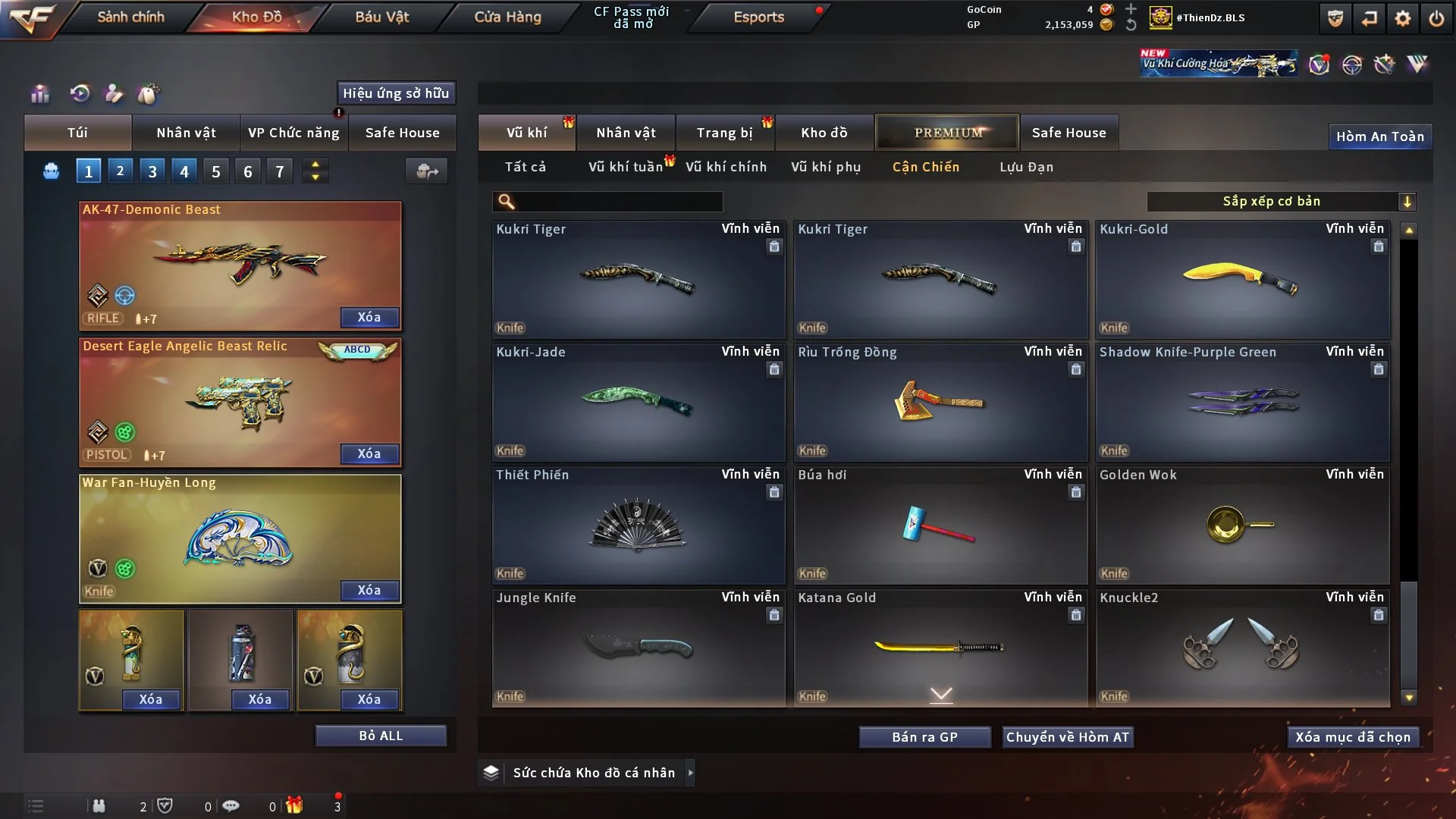Go to the Cửa Hàng shop

(507, 17)
